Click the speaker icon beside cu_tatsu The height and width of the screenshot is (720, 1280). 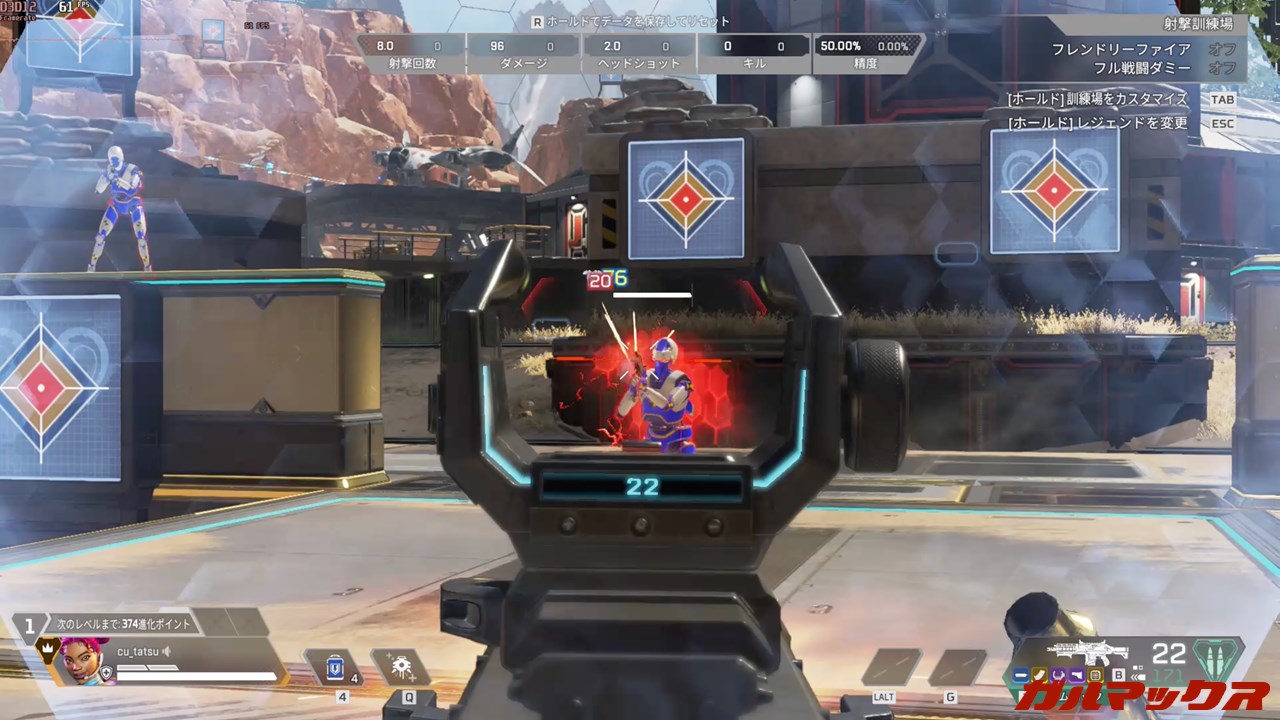pyautogui.click(x=168, y=652)
